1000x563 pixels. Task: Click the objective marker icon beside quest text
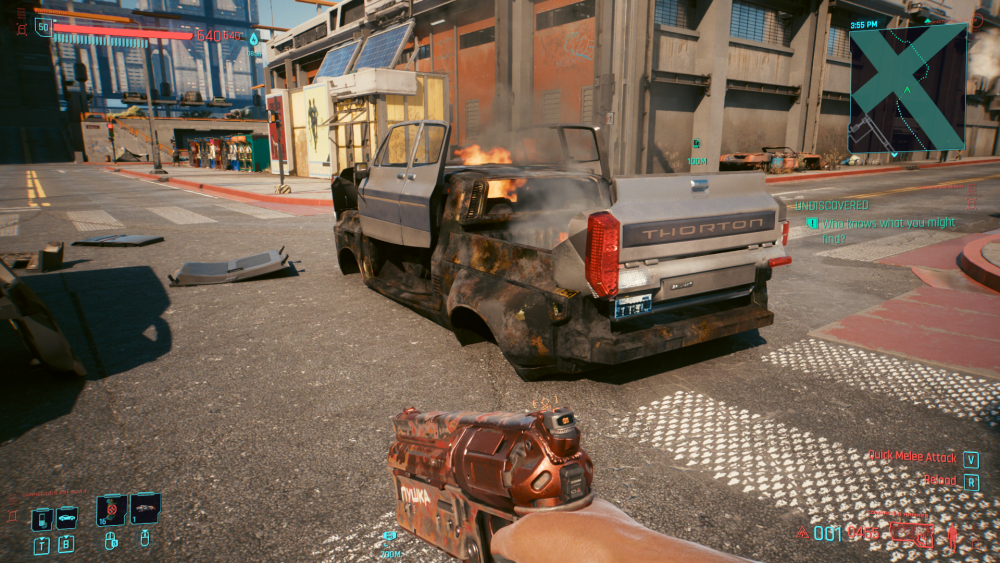click(812, 223)
